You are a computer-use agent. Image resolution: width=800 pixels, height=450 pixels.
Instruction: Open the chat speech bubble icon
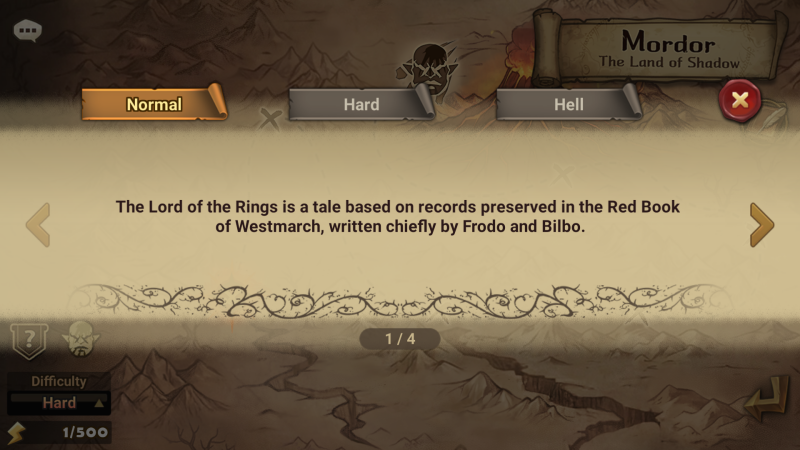point(27,30)
